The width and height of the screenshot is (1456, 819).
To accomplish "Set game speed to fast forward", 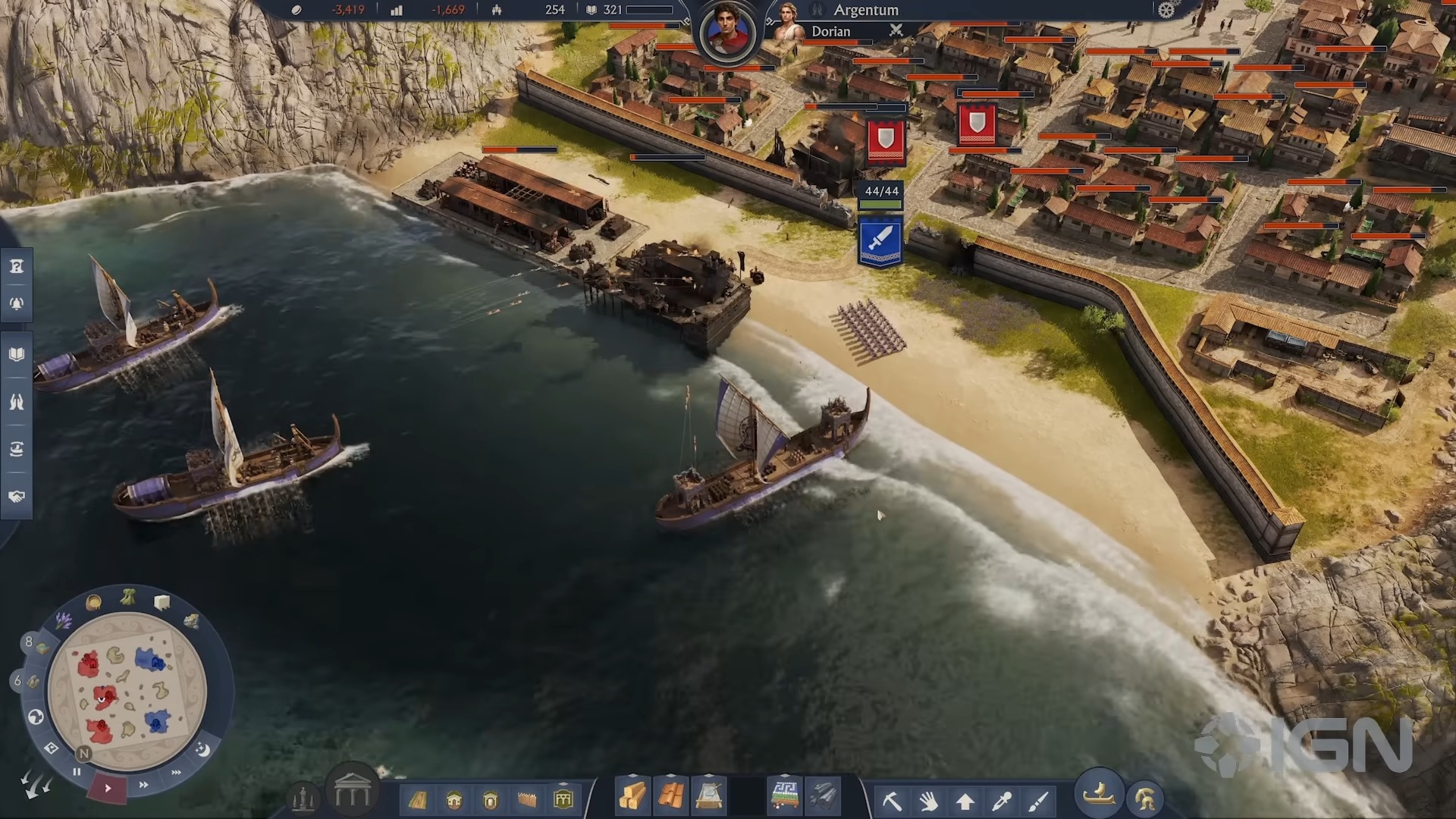I will pyautogui.click(x=143, y=785).
